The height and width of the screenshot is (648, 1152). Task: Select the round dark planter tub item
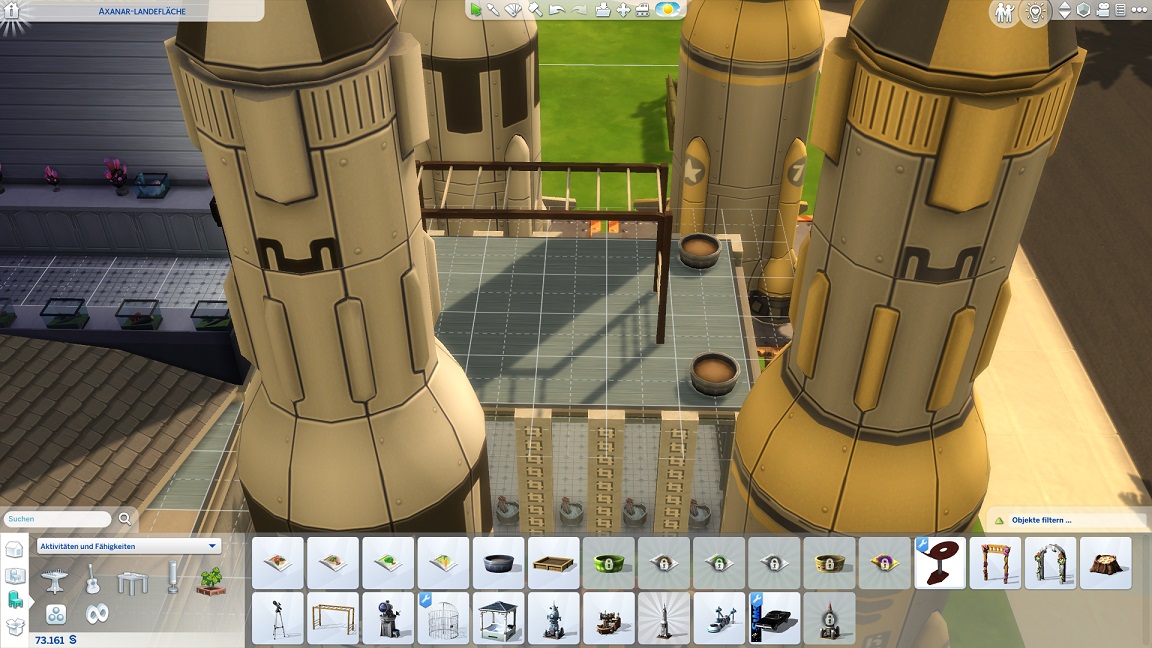point(498,563)
